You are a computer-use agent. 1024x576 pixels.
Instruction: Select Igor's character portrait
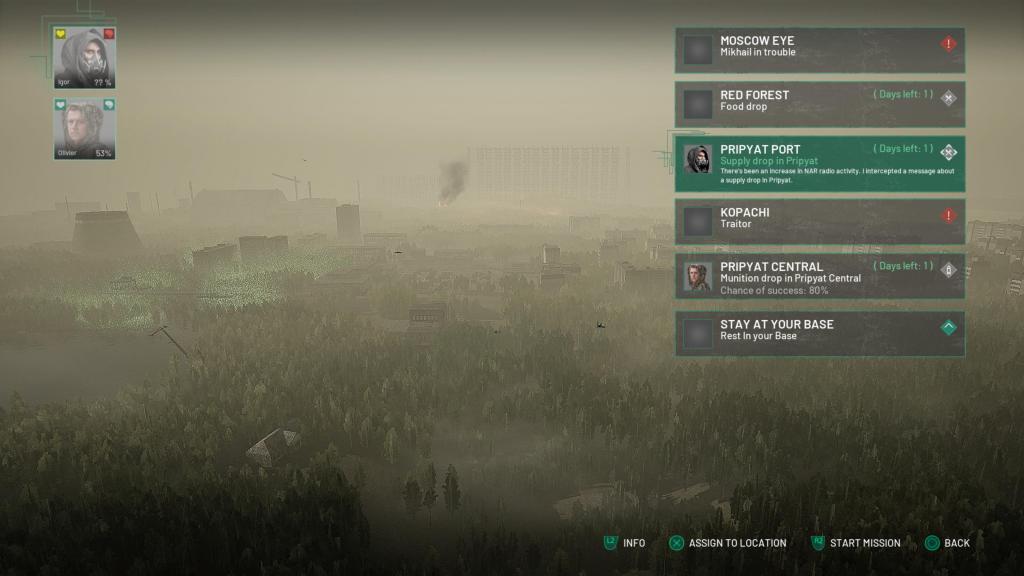(84, 58)
